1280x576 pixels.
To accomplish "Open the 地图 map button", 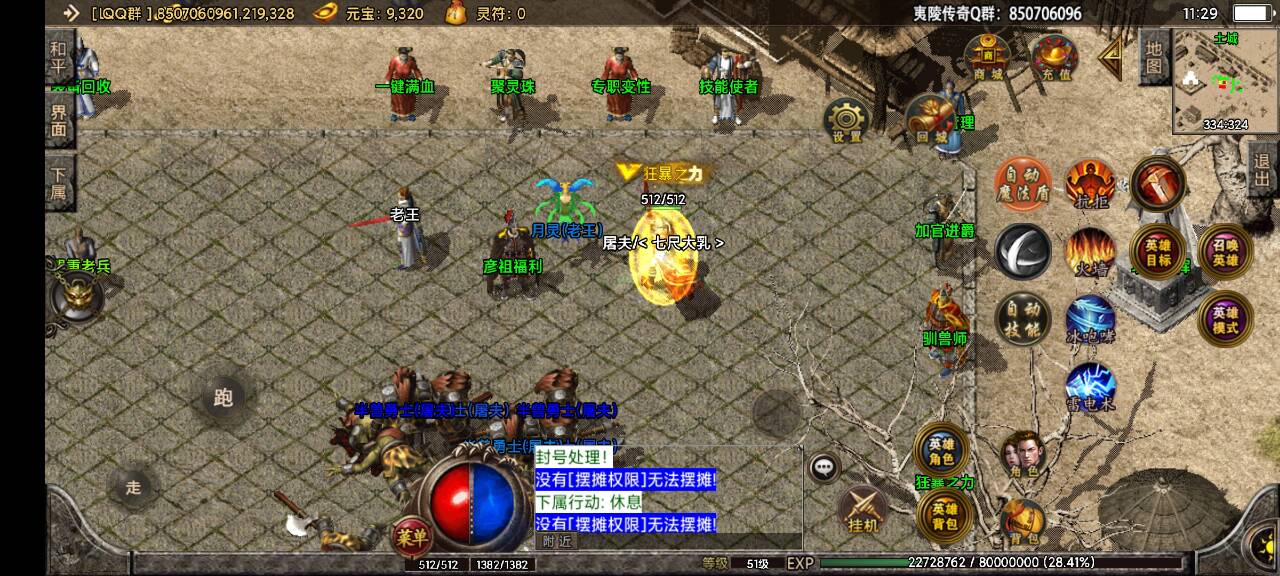I will (1153, 56).
